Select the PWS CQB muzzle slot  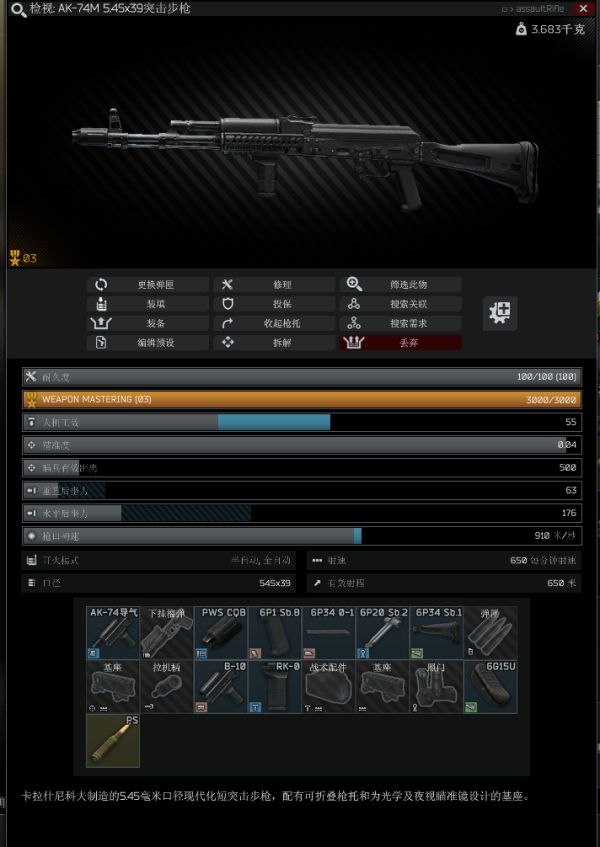pyautogui.click(x=220, y=632)
